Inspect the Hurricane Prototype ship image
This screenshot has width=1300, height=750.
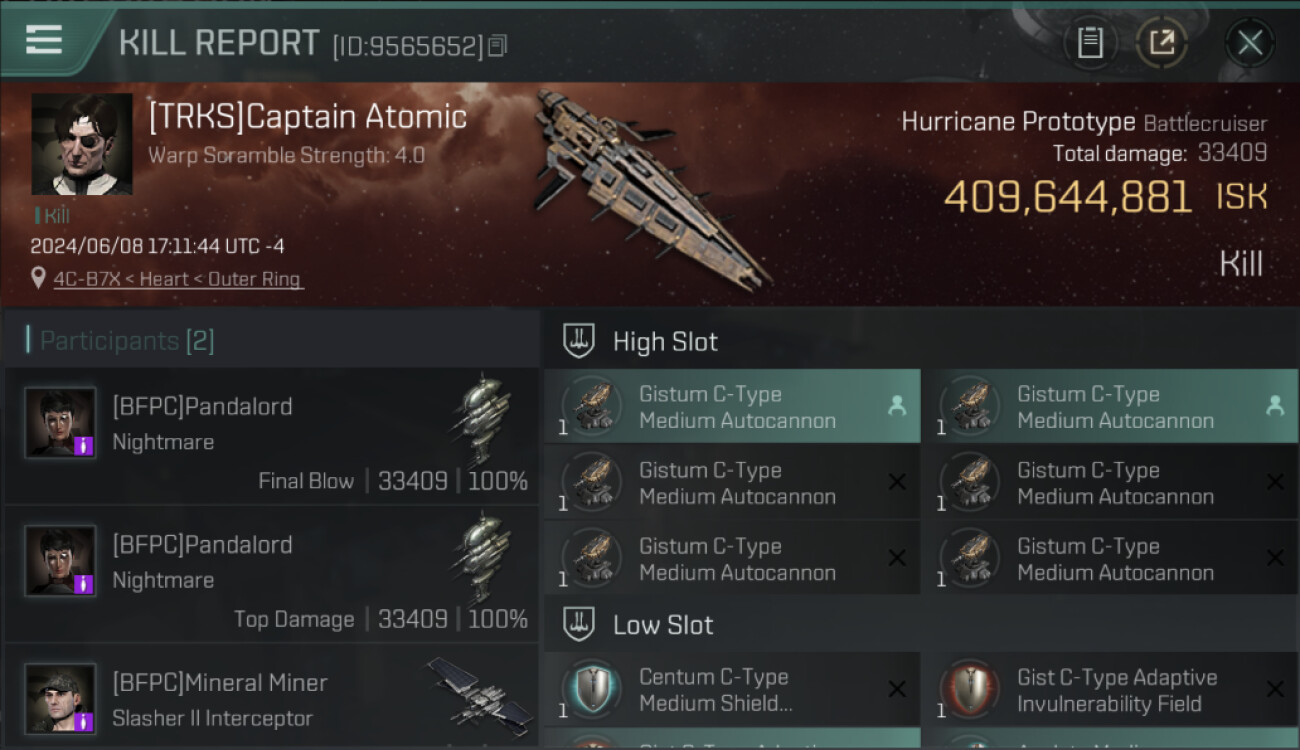(650, 185)
